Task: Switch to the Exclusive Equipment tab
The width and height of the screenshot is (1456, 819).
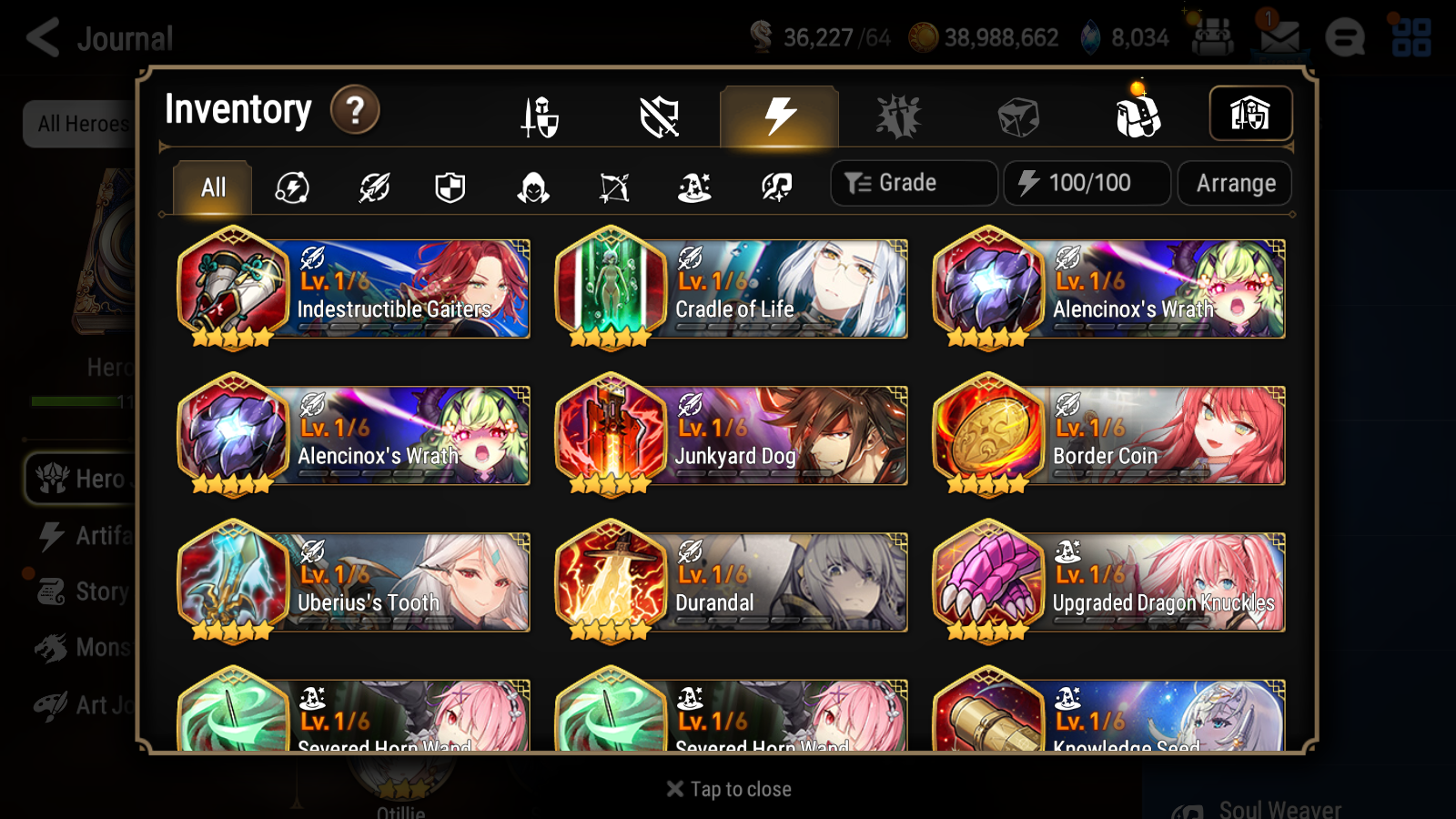Action: coord(660,116)
